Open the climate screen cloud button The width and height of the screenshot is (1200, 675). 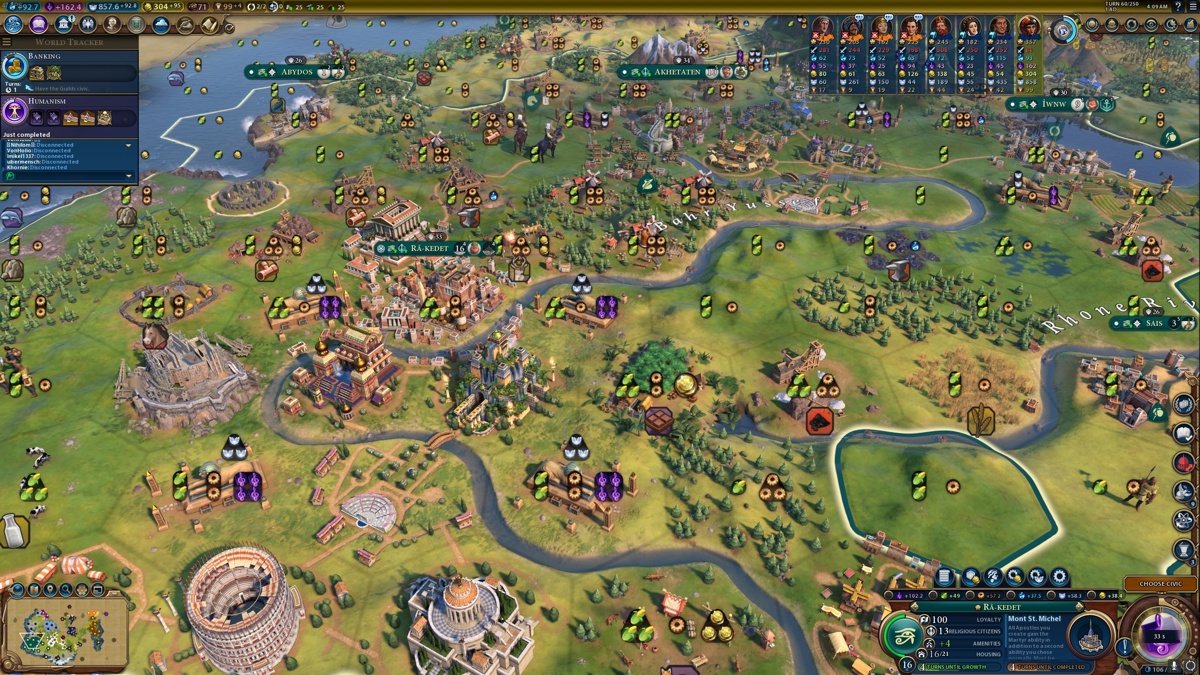(x=161, y=24)
